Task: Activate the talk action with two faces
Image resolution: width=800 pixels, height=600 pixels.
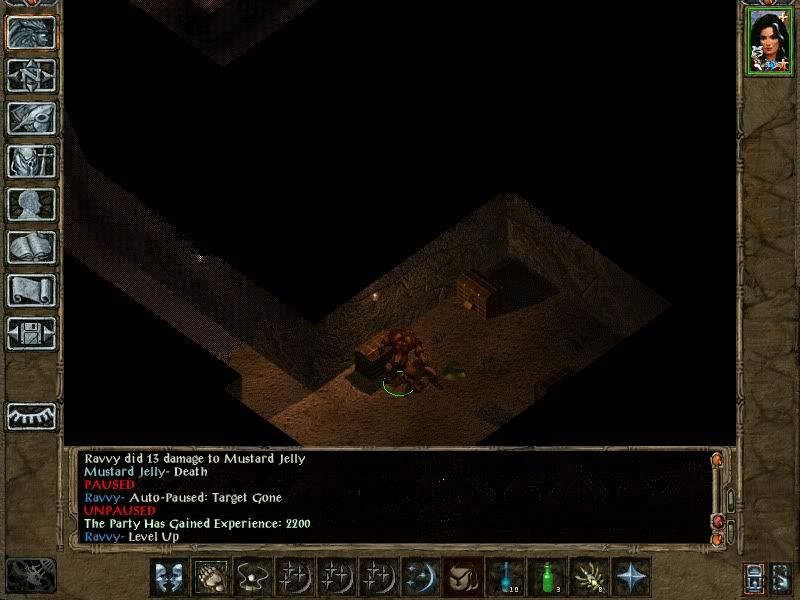Action: click(x=169, y=576)
